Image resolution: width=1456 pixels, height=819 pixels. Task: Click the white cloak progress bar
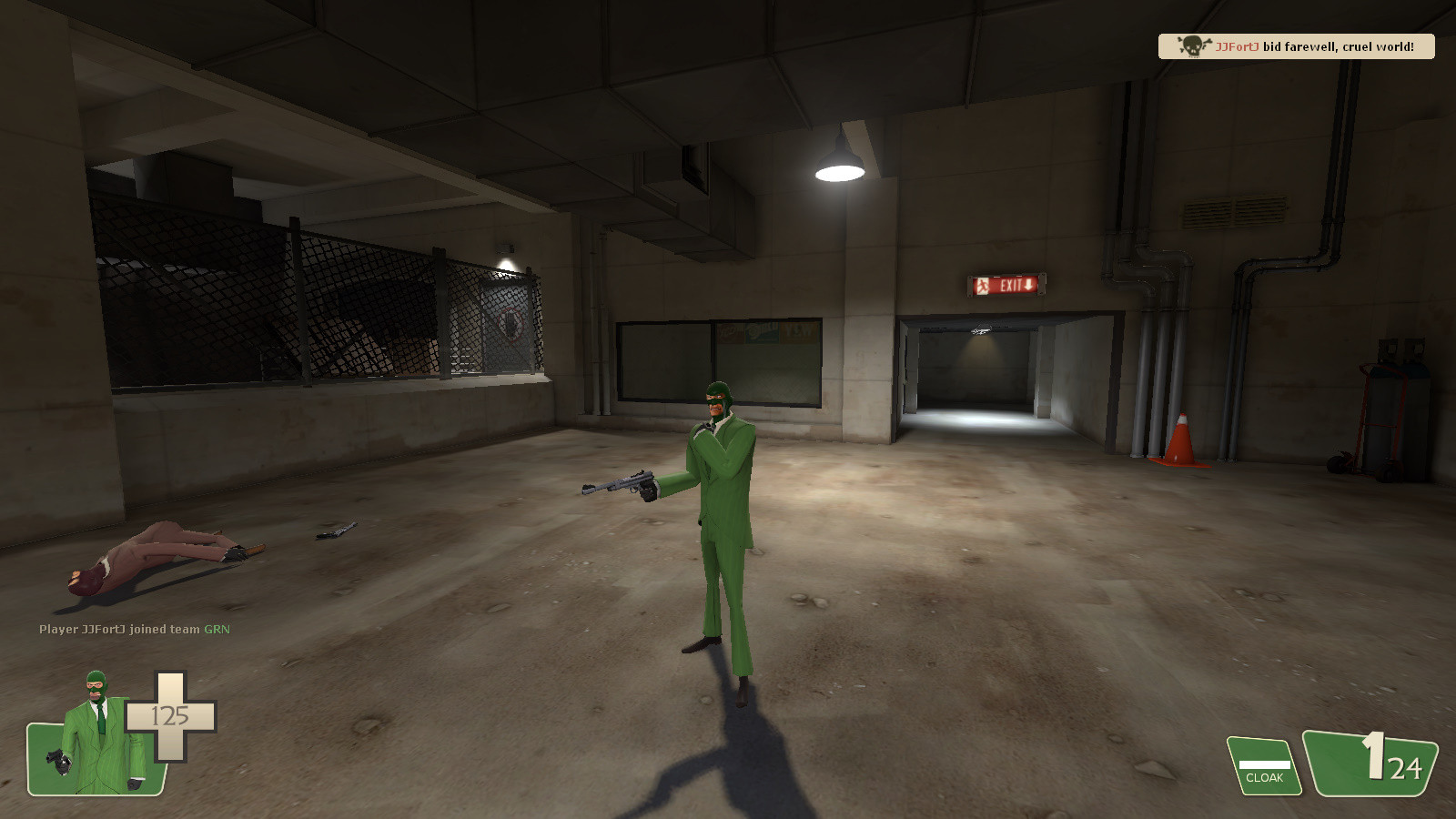tap(1263, 763)
